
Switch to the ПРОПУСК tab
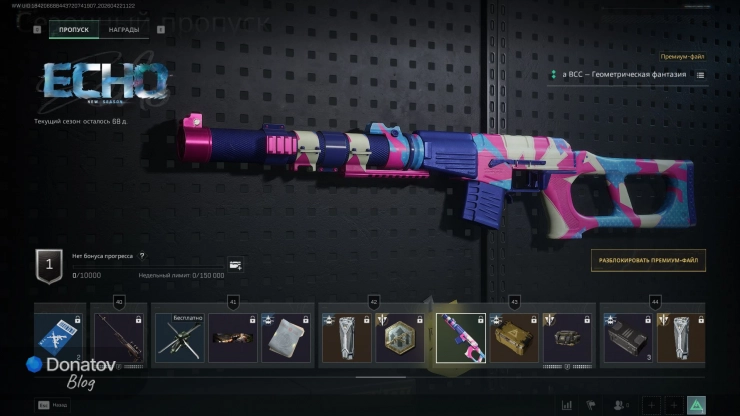click(x=74, y=30)
